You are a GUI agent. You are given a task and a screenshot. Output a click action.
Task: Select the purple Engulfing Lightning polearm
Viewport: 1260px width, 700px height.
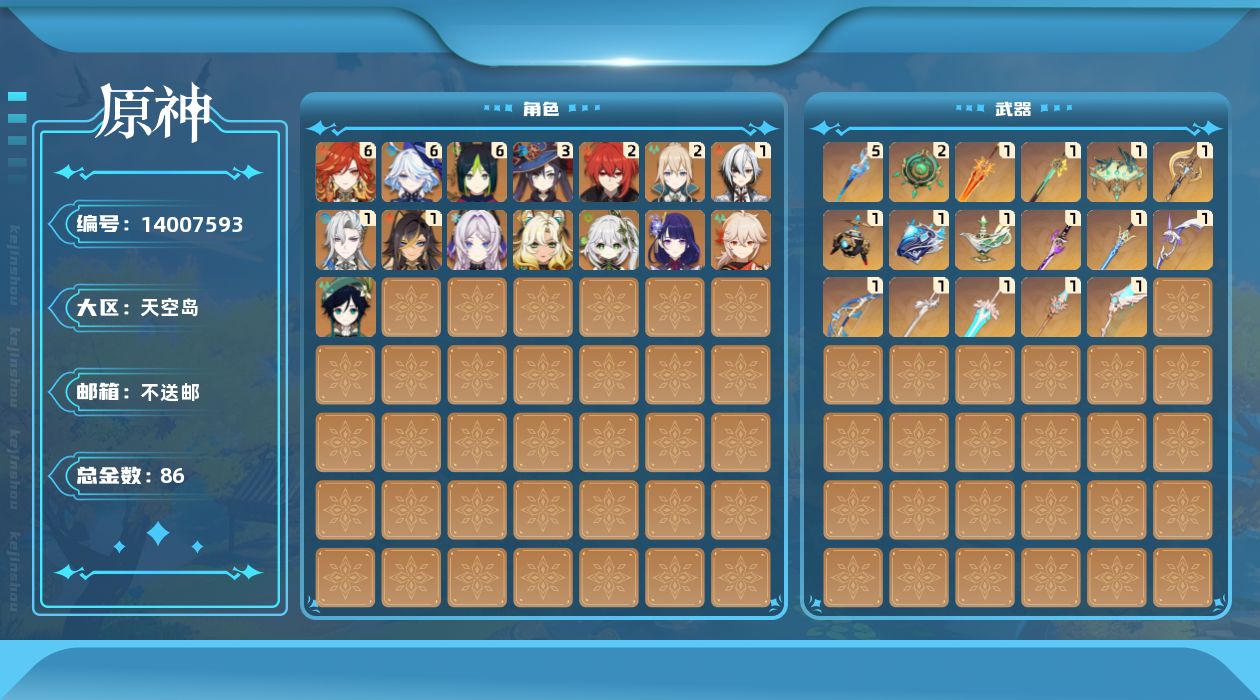coord(1051,240)
